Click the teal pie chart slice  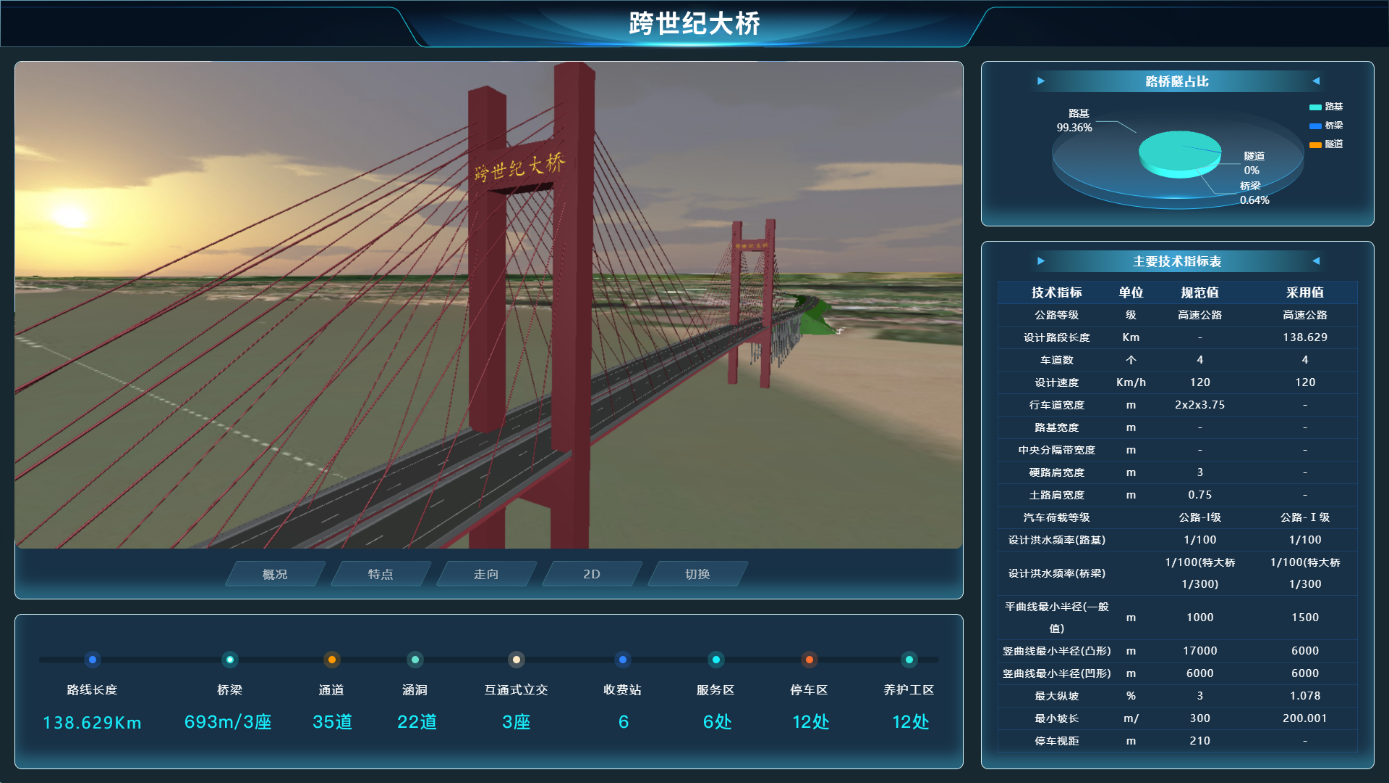(x=1175, y=152)
